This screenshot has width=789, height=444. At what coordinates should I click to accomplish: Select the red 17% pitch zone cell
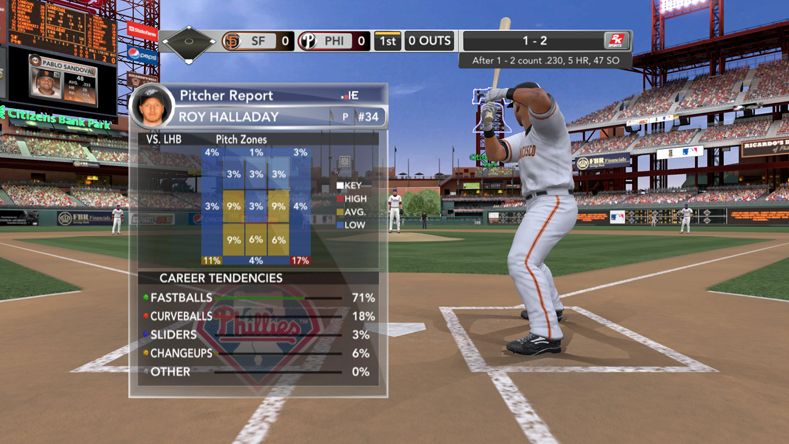point(300,261)
